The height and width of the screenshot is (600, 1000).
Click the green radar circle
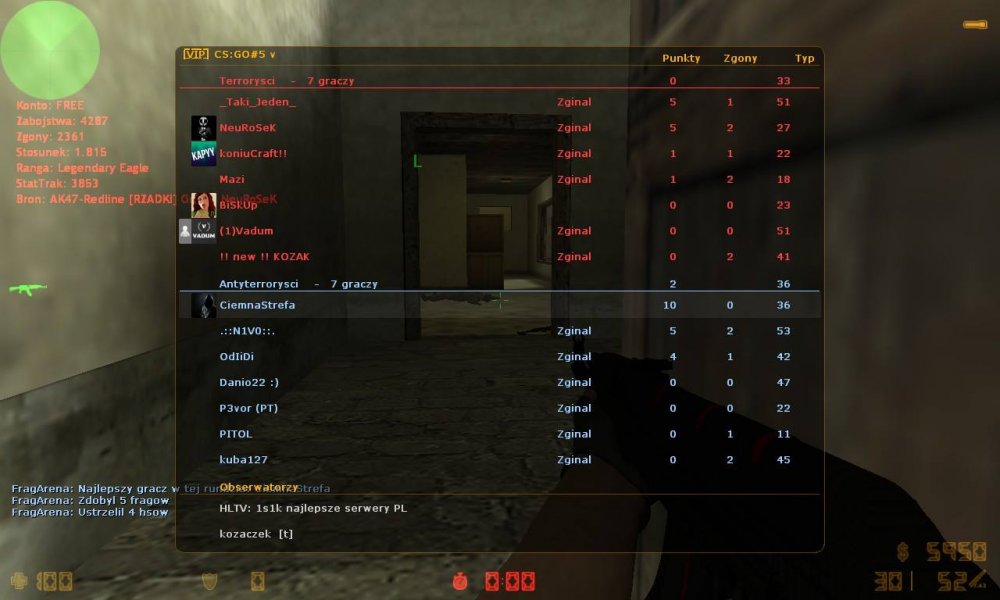pos(50,50)
